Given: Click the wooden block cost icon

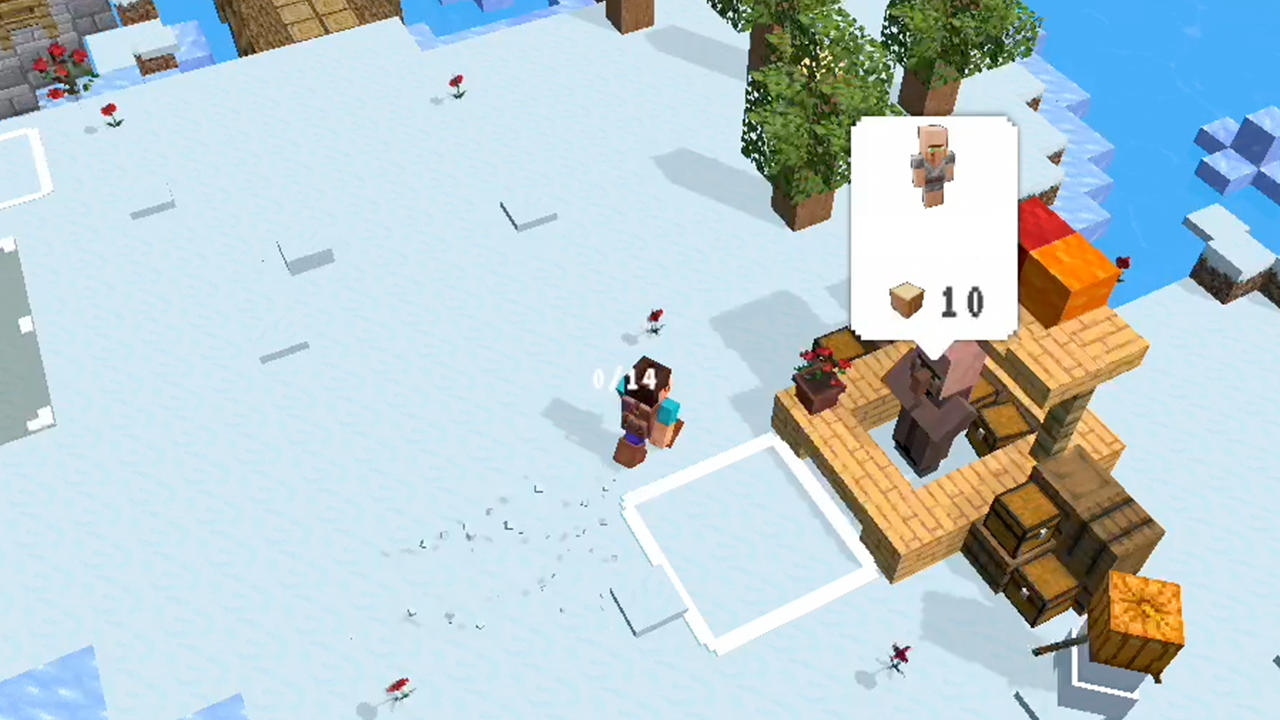Looking at the screenshot, I should (x=906, y=300).
